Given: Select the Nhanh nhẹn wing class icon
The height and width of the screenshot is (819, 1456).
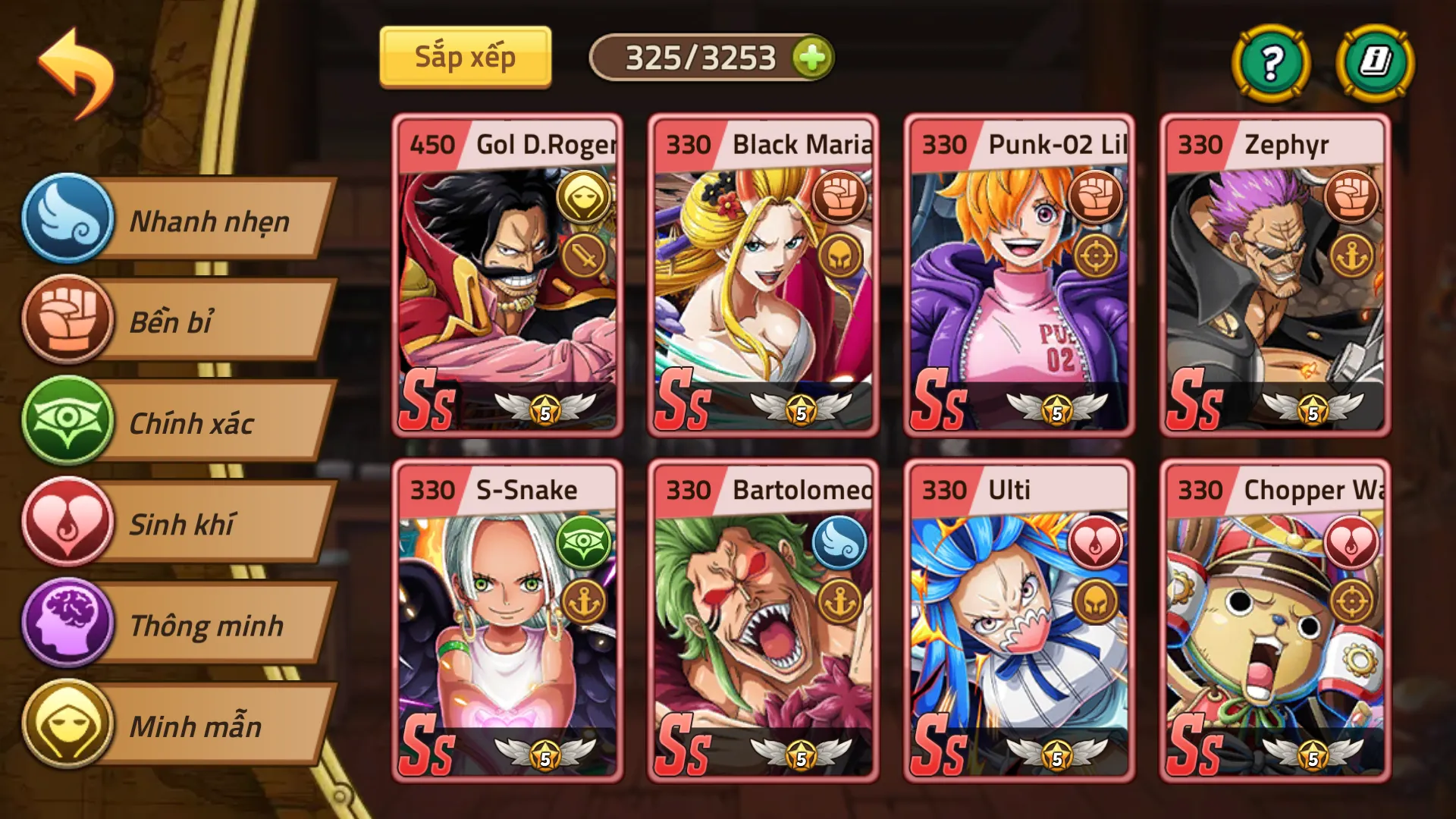Looking at the screenshot, I should [68, 221].
